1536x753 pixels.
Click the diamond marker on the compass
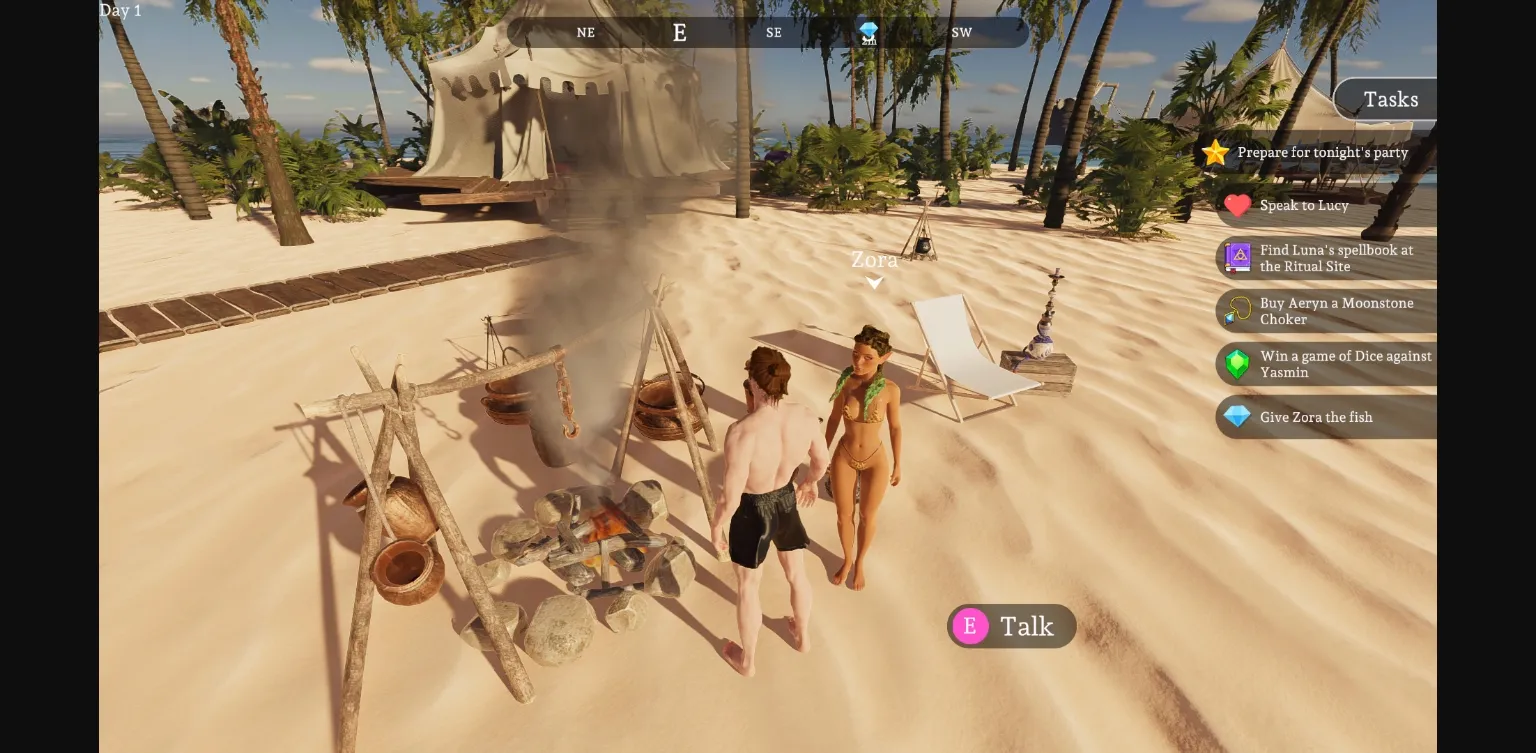[x=868, y=32]
